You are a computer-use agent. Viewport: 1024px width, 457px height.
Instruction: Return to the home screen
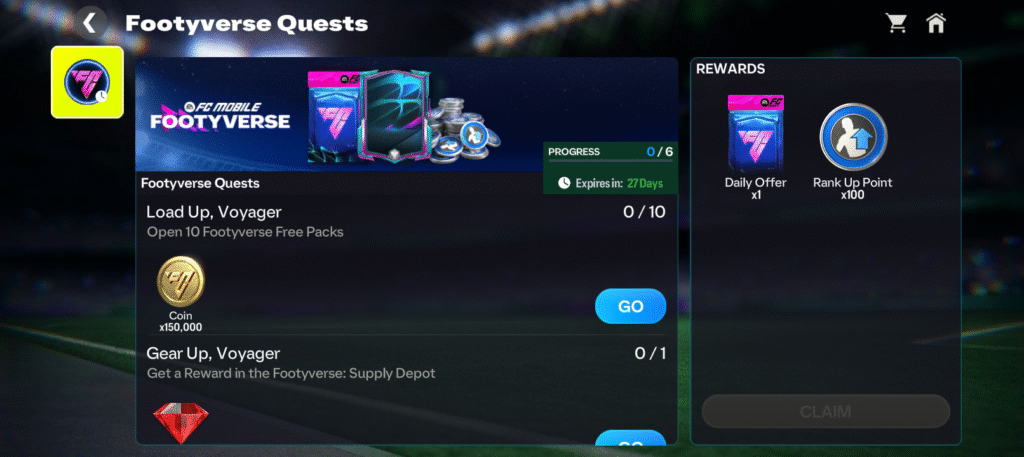tap(936, 23)
